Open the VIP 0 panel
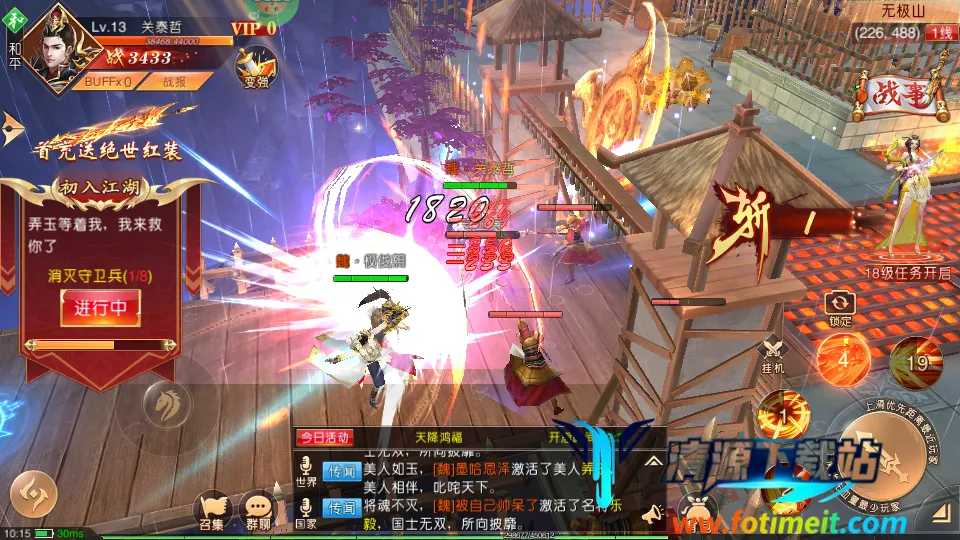This screenshot has width=960, height=540. [x=252, y=28]
